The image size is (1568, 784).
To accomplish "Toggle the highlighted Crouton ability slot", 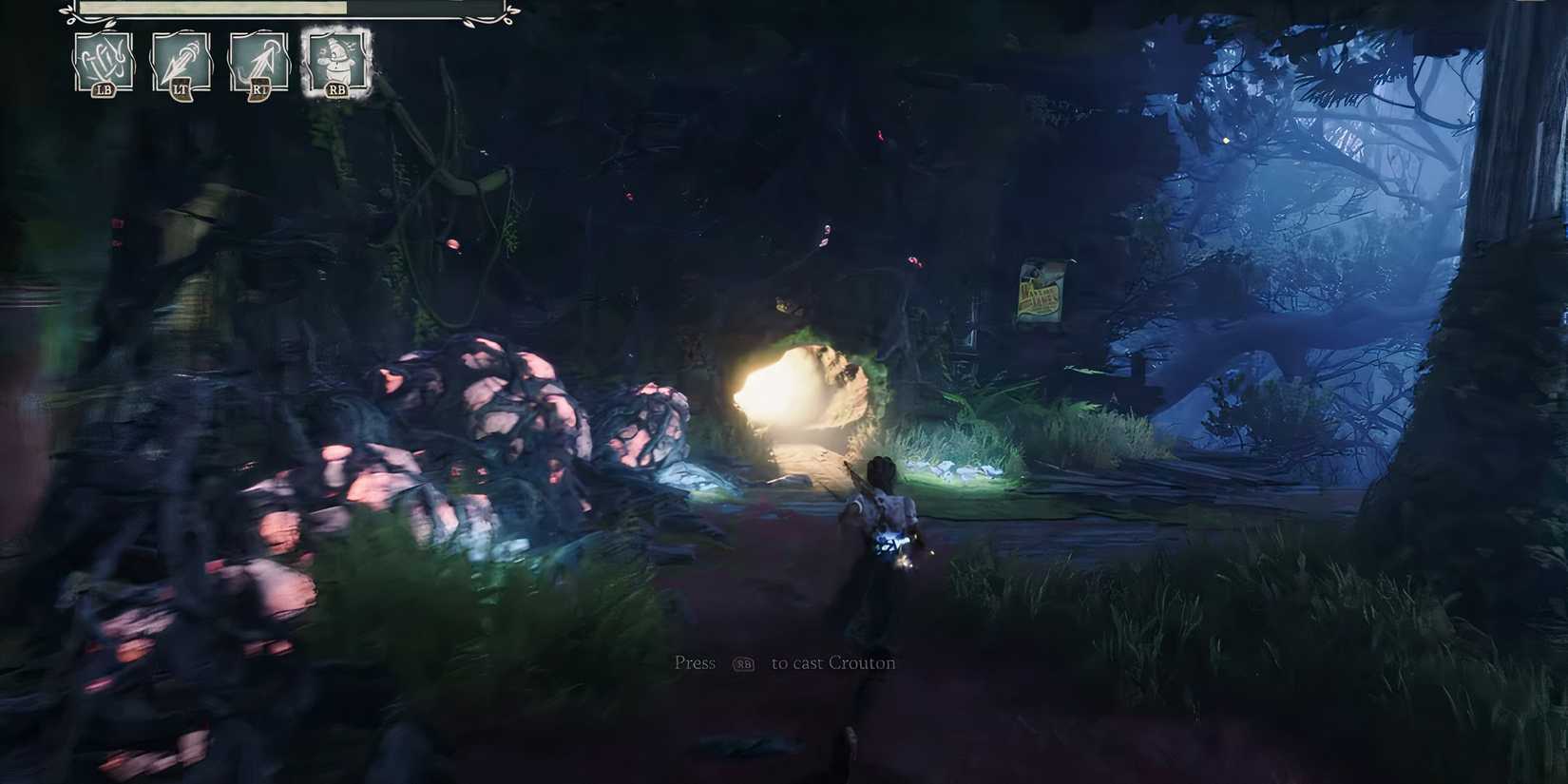I will [x=335, y=60].
